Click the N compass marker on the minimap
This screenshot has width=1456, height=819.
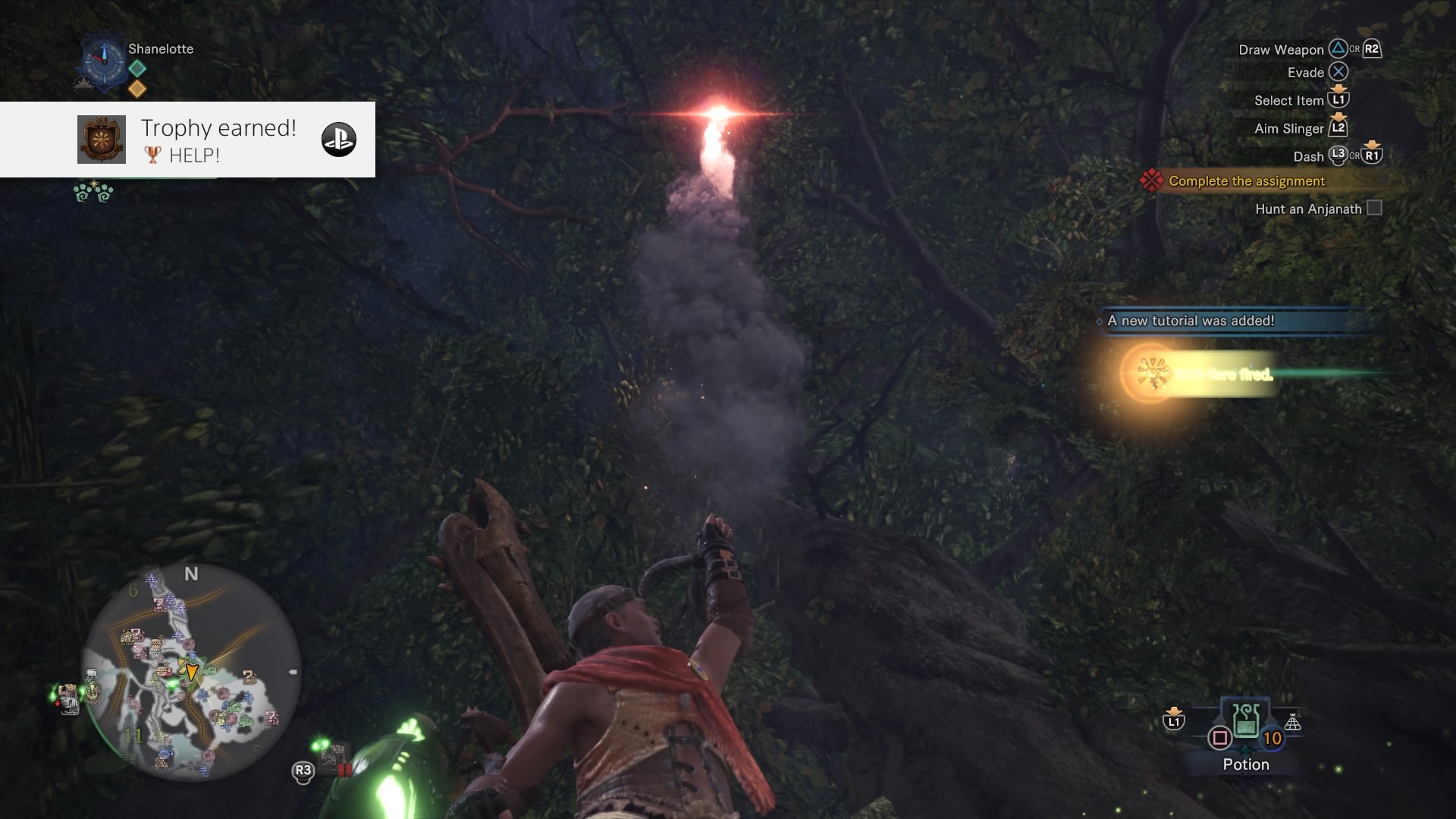pos(191,576)
